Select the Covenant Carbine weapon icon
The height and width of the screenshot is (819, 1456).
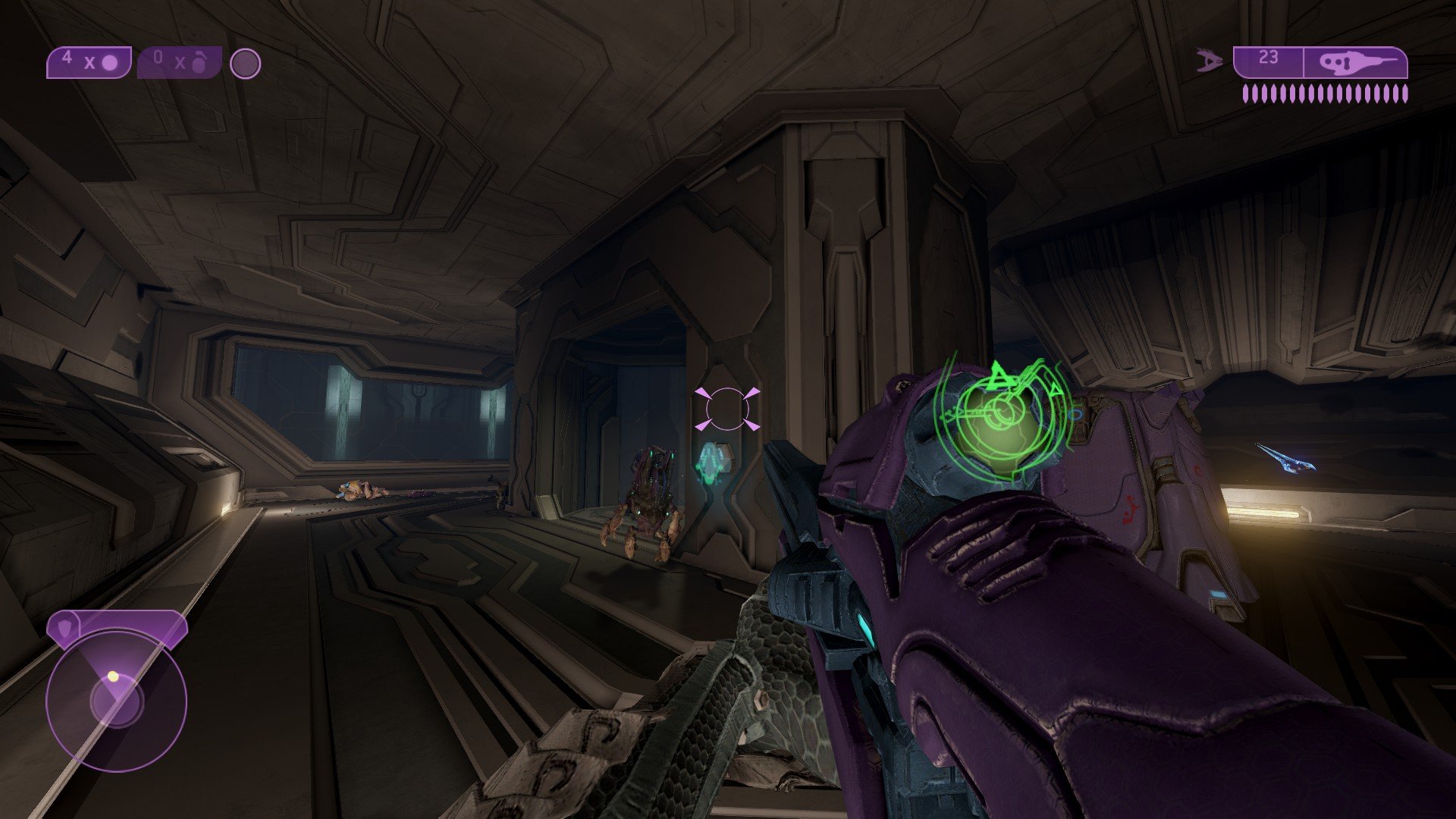(1355, 63)
